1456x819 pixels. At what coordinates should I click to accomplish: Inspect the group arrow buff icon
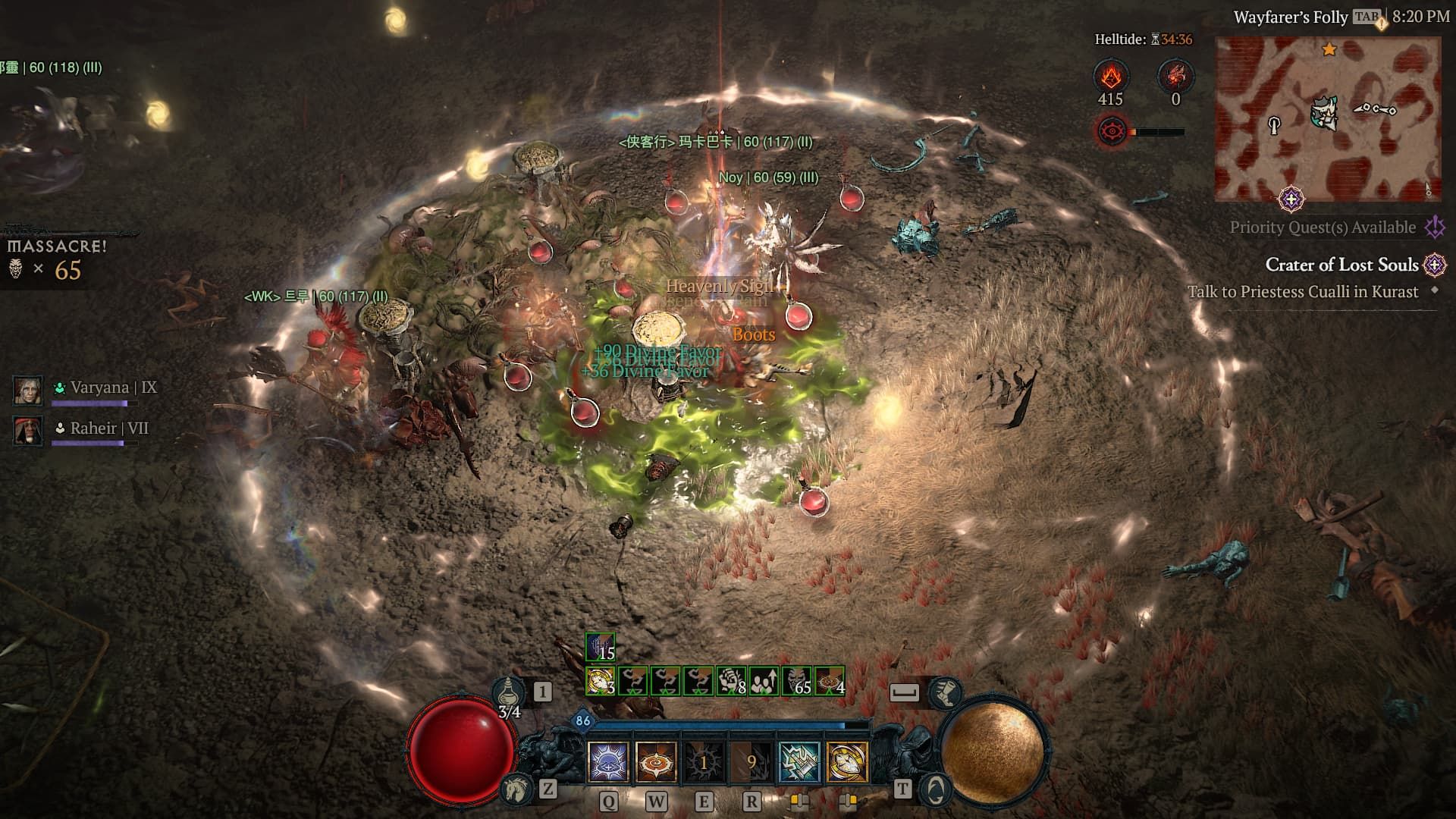coord(764,681)
